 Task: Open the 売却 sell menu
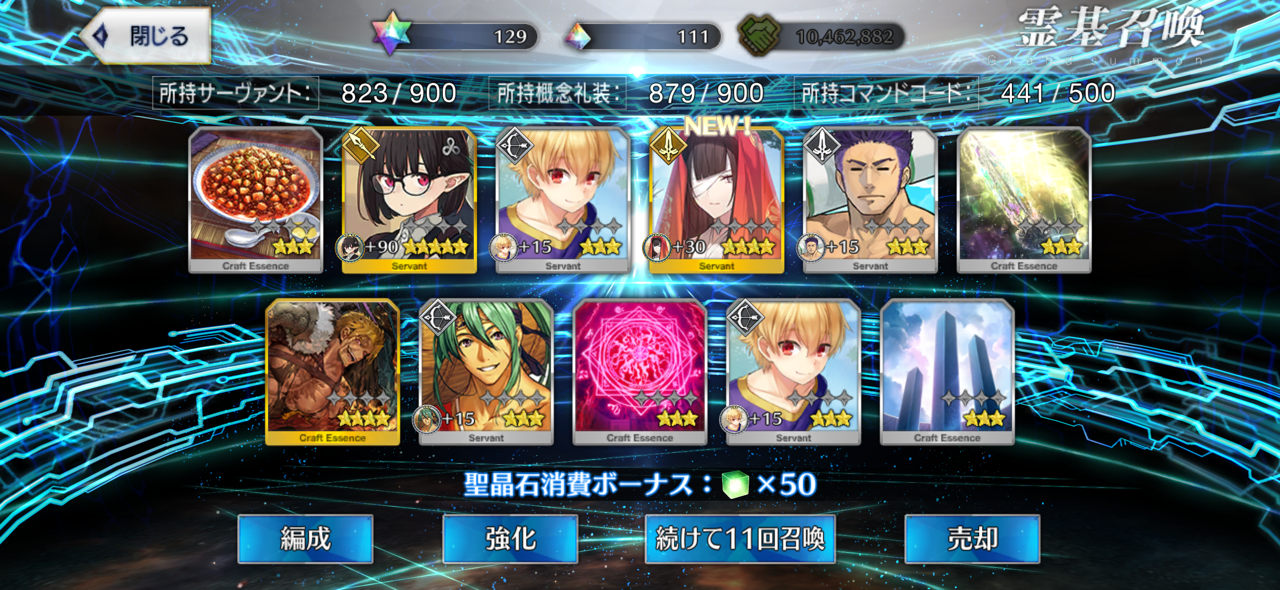[x=972, y=539]
